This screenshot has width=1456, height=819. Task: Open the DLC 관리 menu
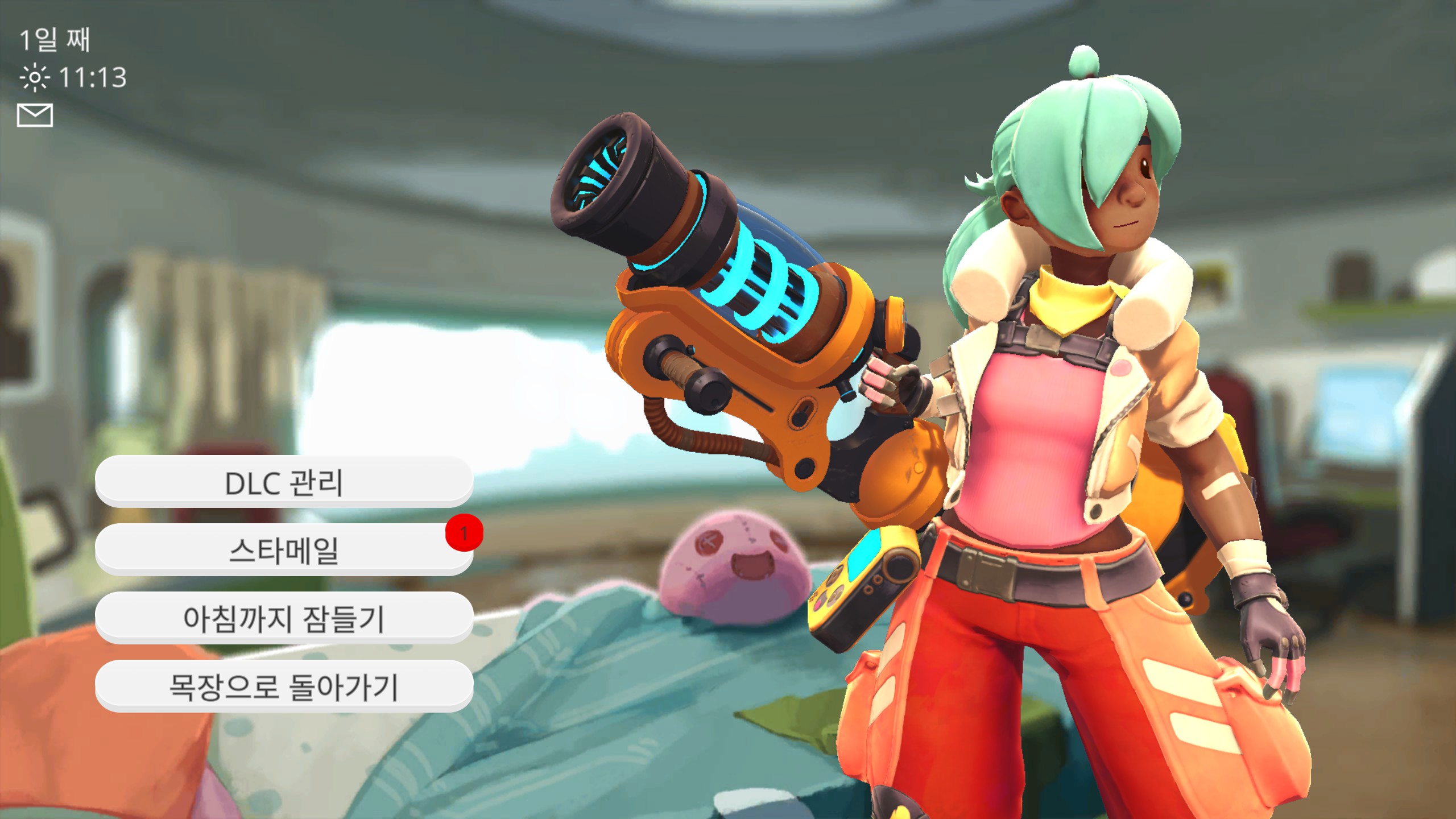284,482
